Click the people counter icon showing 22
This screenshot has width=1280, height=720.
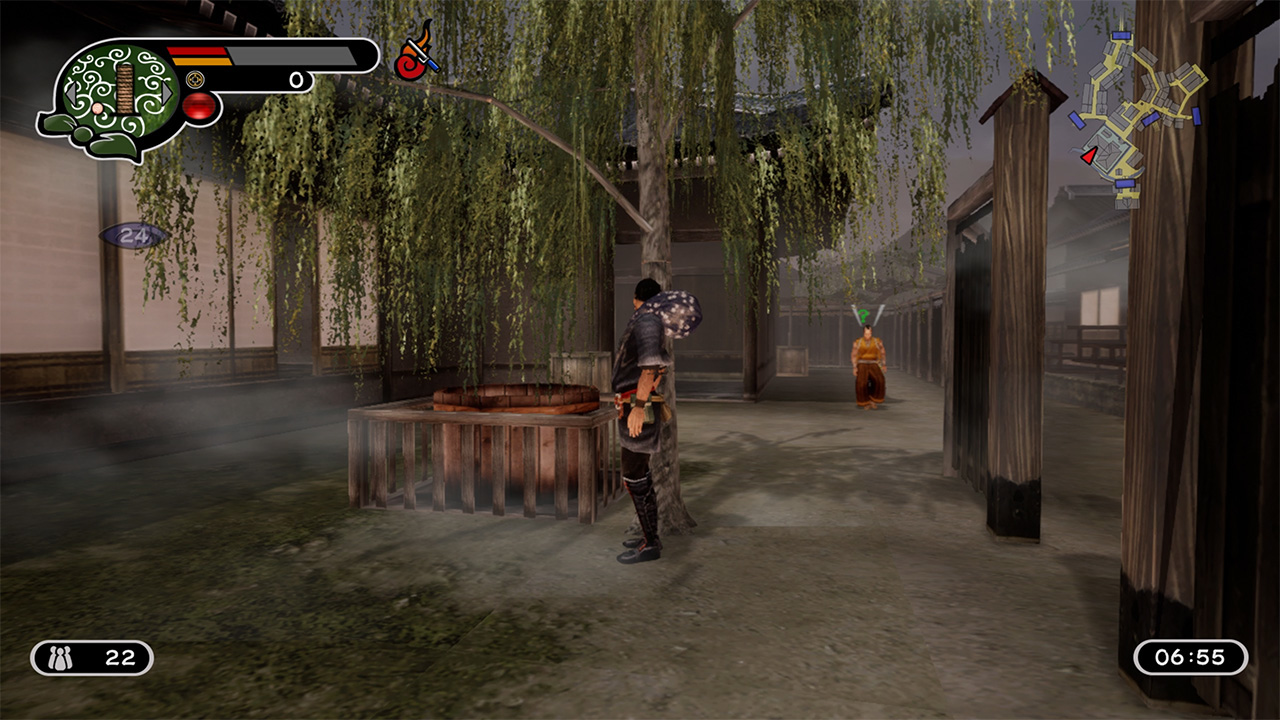62,655
